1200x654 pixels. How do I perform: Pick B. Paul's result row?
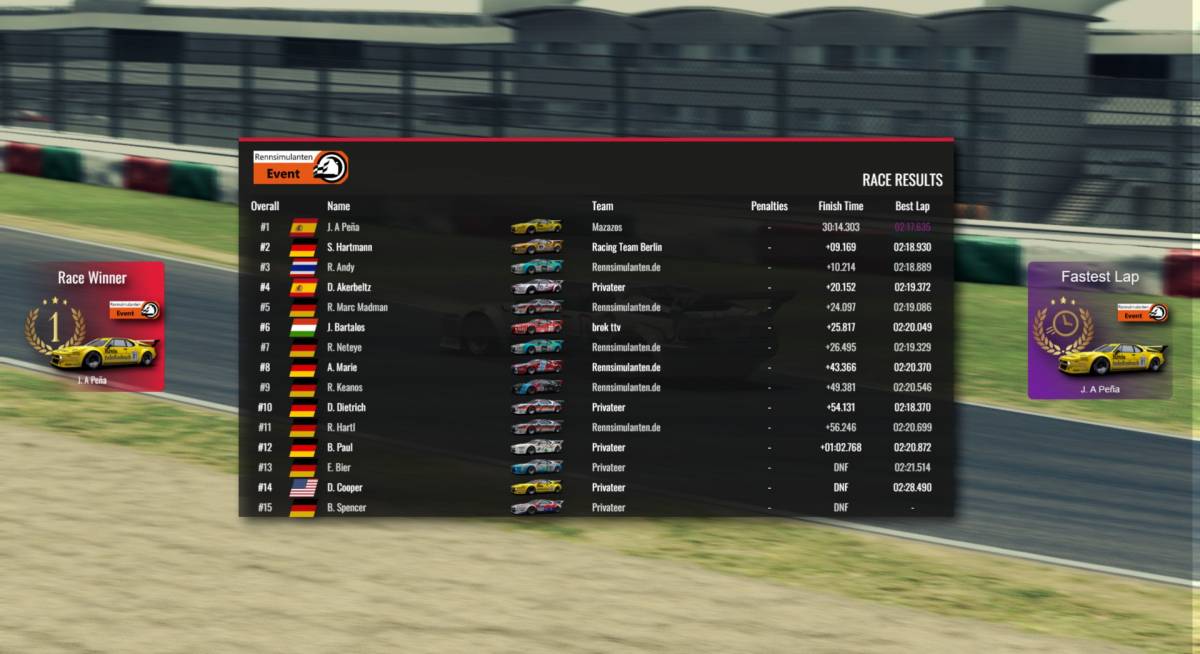[x=340, y=447]
